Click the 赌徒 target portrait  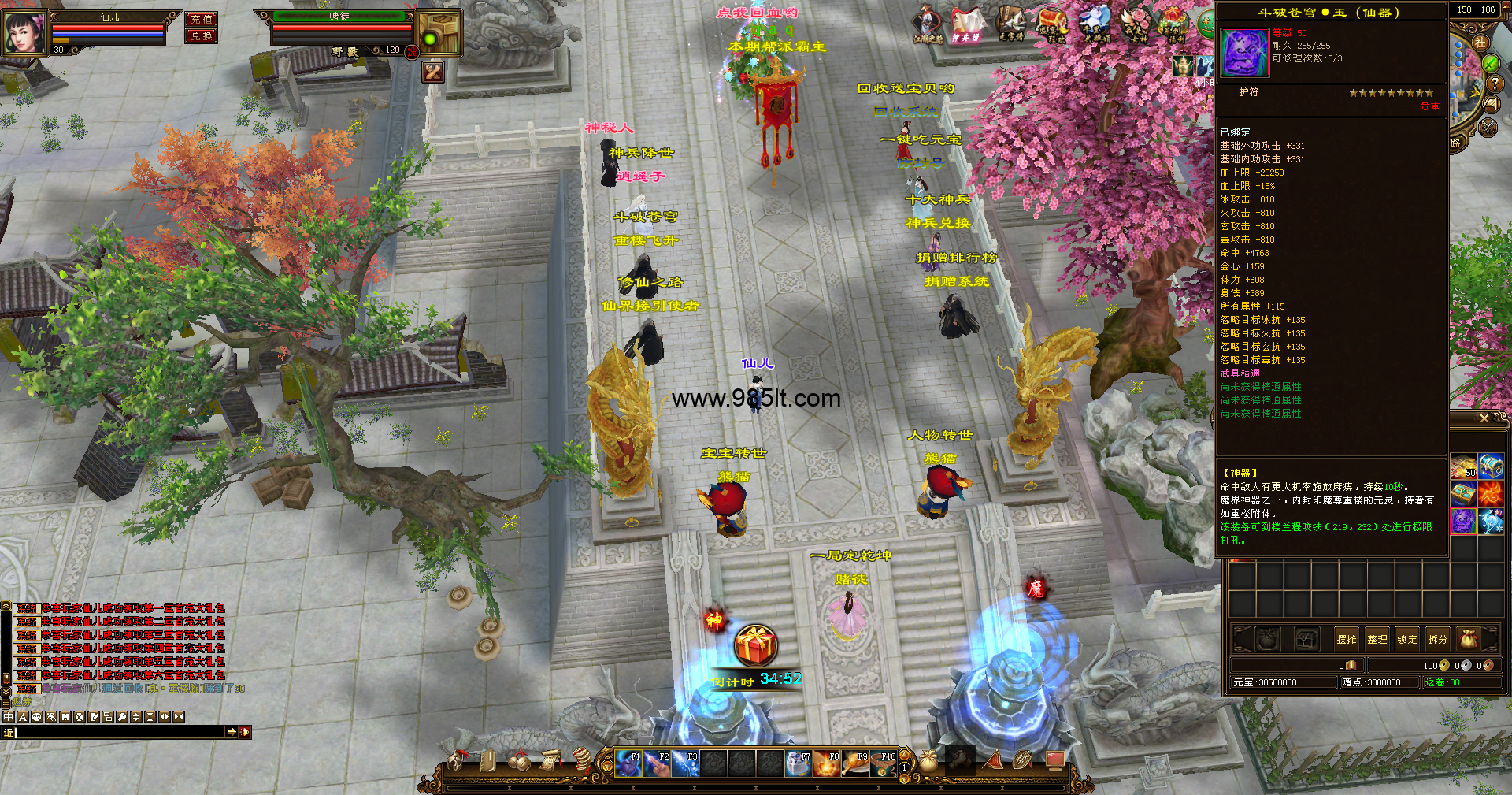coord(439,34)
